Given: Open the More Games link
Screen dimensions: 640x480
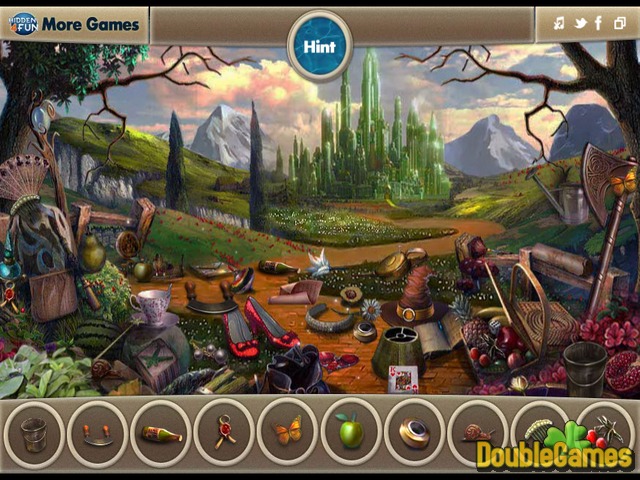Looking at the screenshot, I should point(75,24).
